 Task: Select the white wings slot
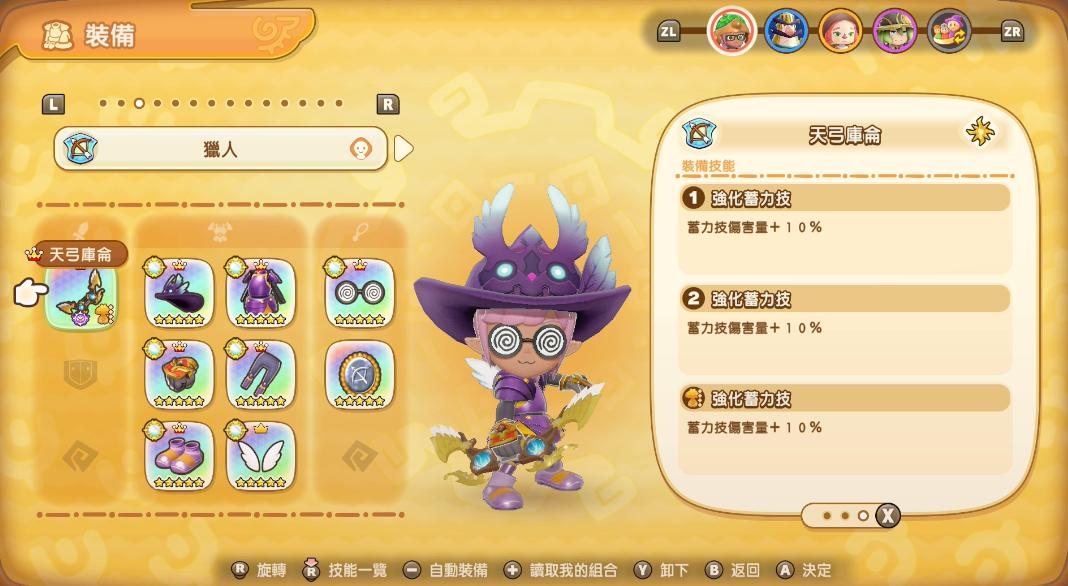[261, 456]
